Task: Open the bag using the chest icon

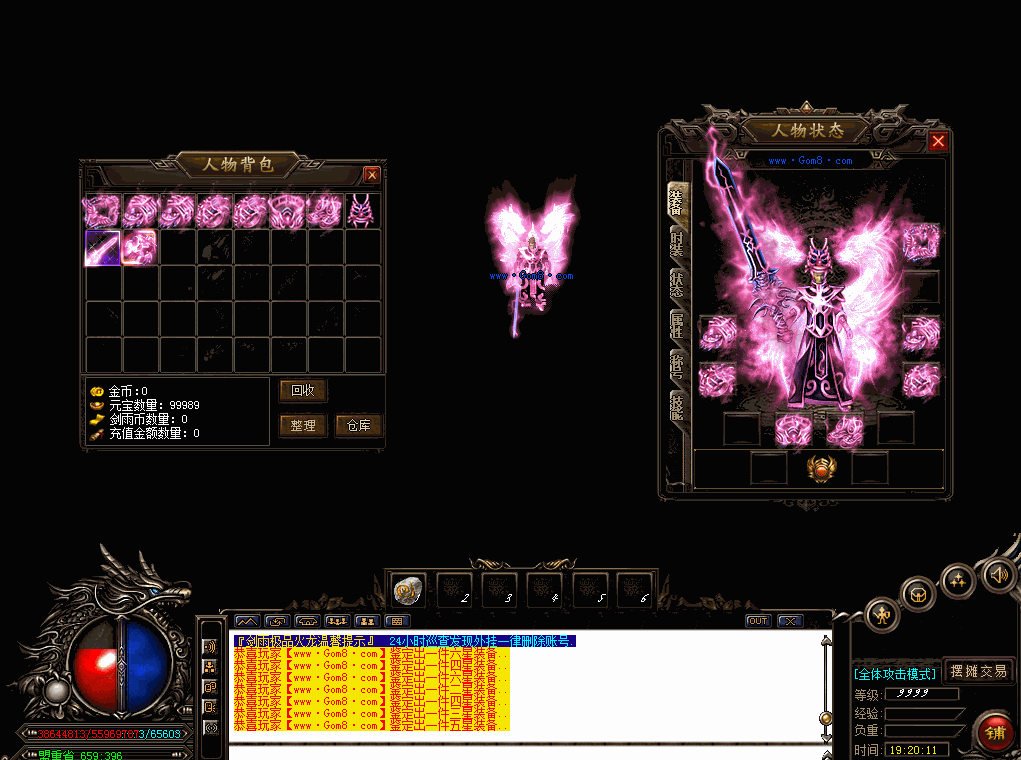Action: point(915,596)
